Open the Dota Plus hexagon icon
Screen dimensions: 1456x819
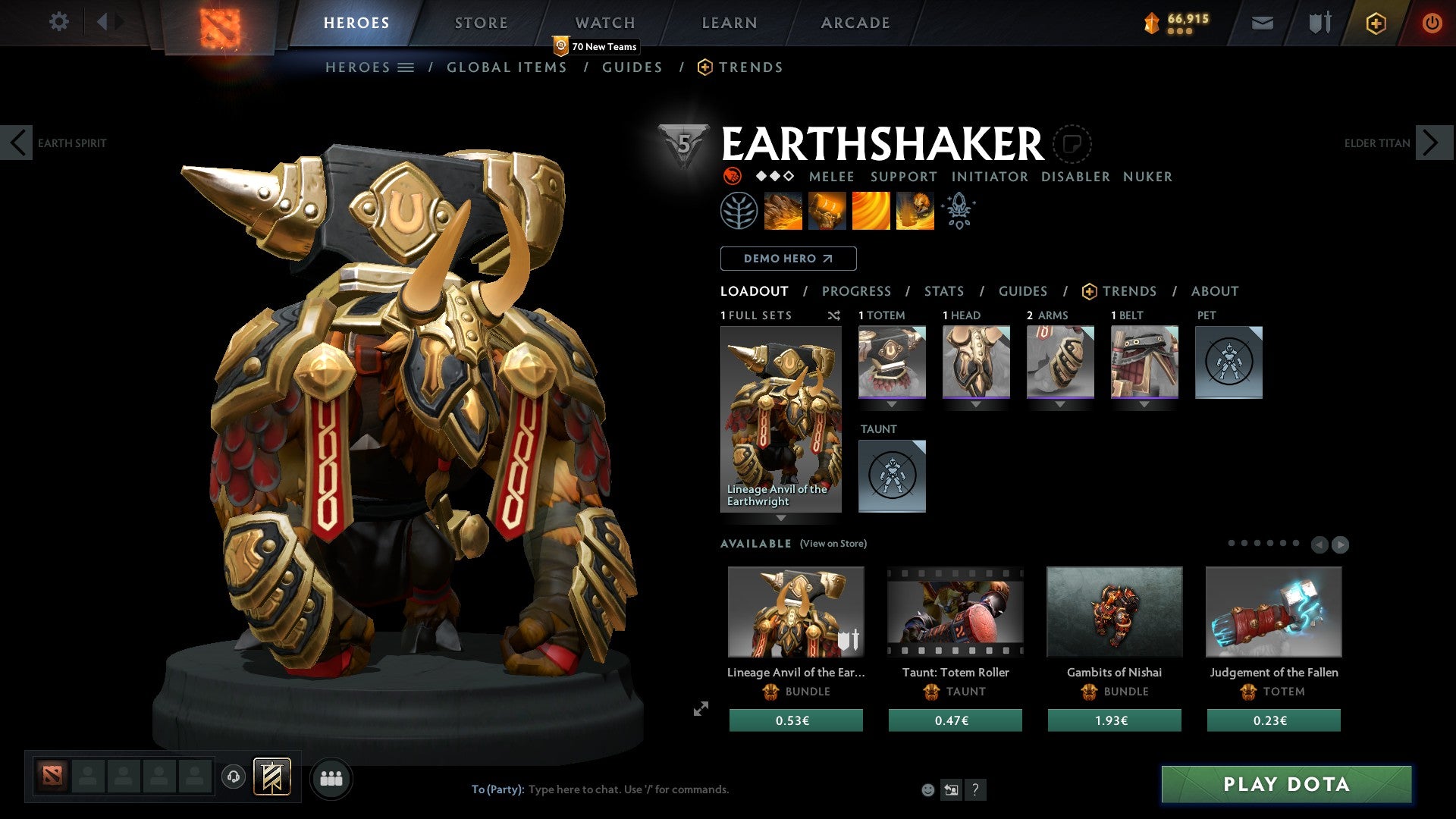point(1376,23)
